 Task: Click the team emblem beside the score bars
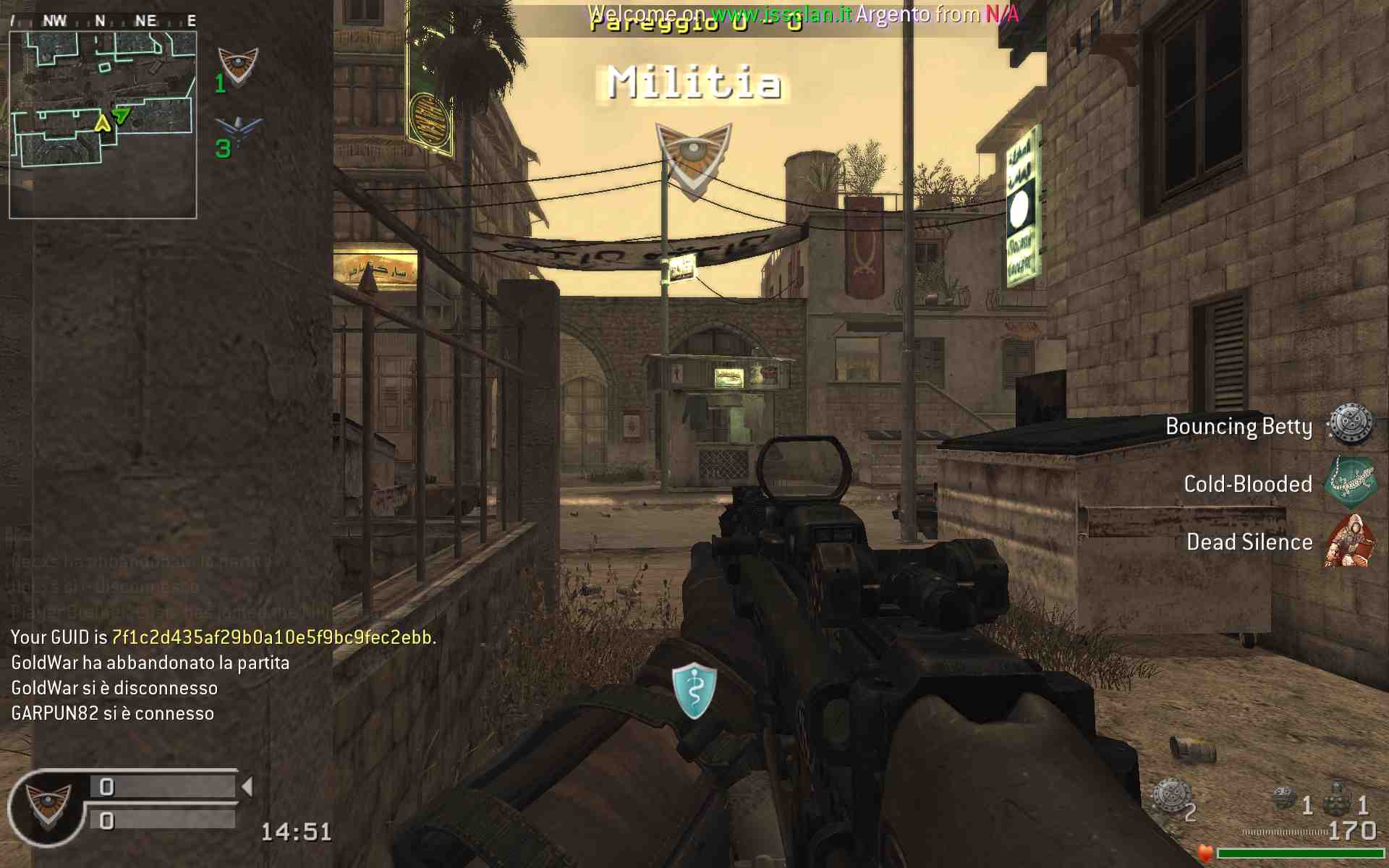coord(48,804)
